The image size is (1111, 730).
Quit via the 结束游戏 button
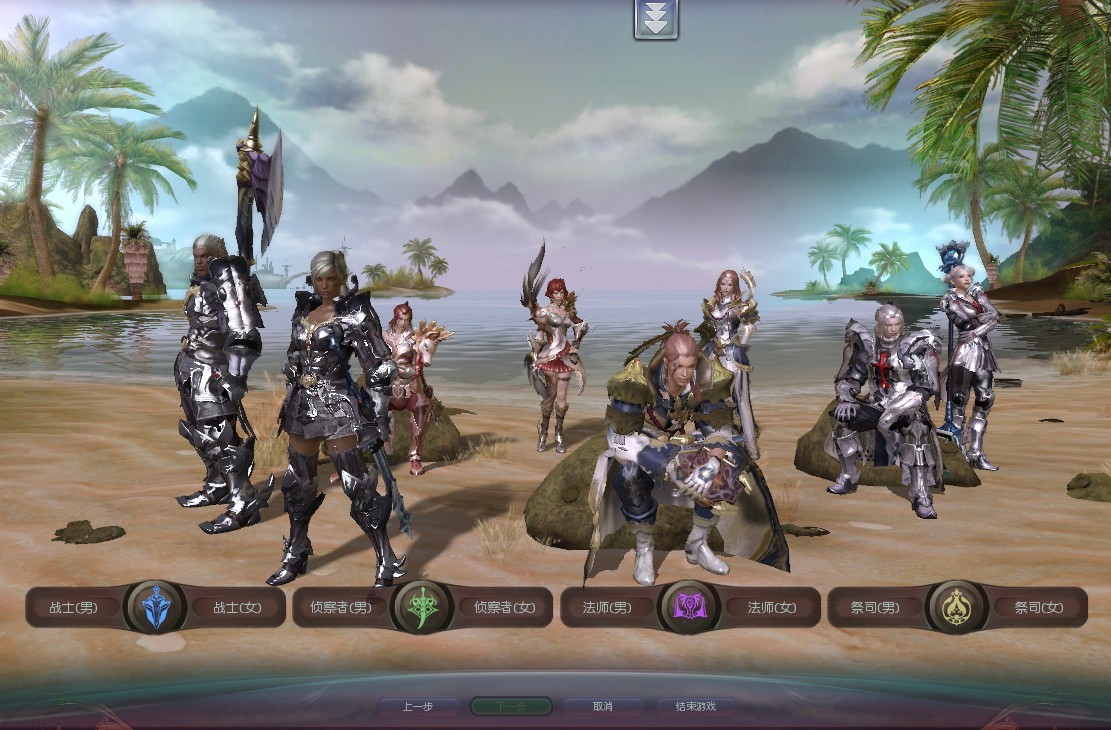pyautogui.click(x=695, y=706)
